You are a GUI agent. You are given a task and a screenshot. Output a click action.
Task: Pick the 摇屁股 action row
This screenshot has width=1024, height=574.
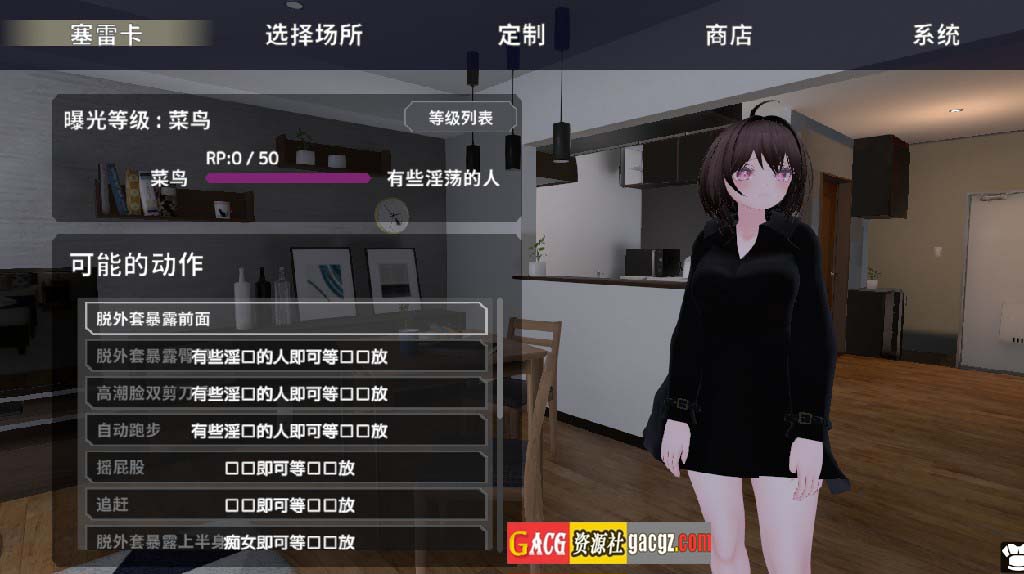(286, 468)
